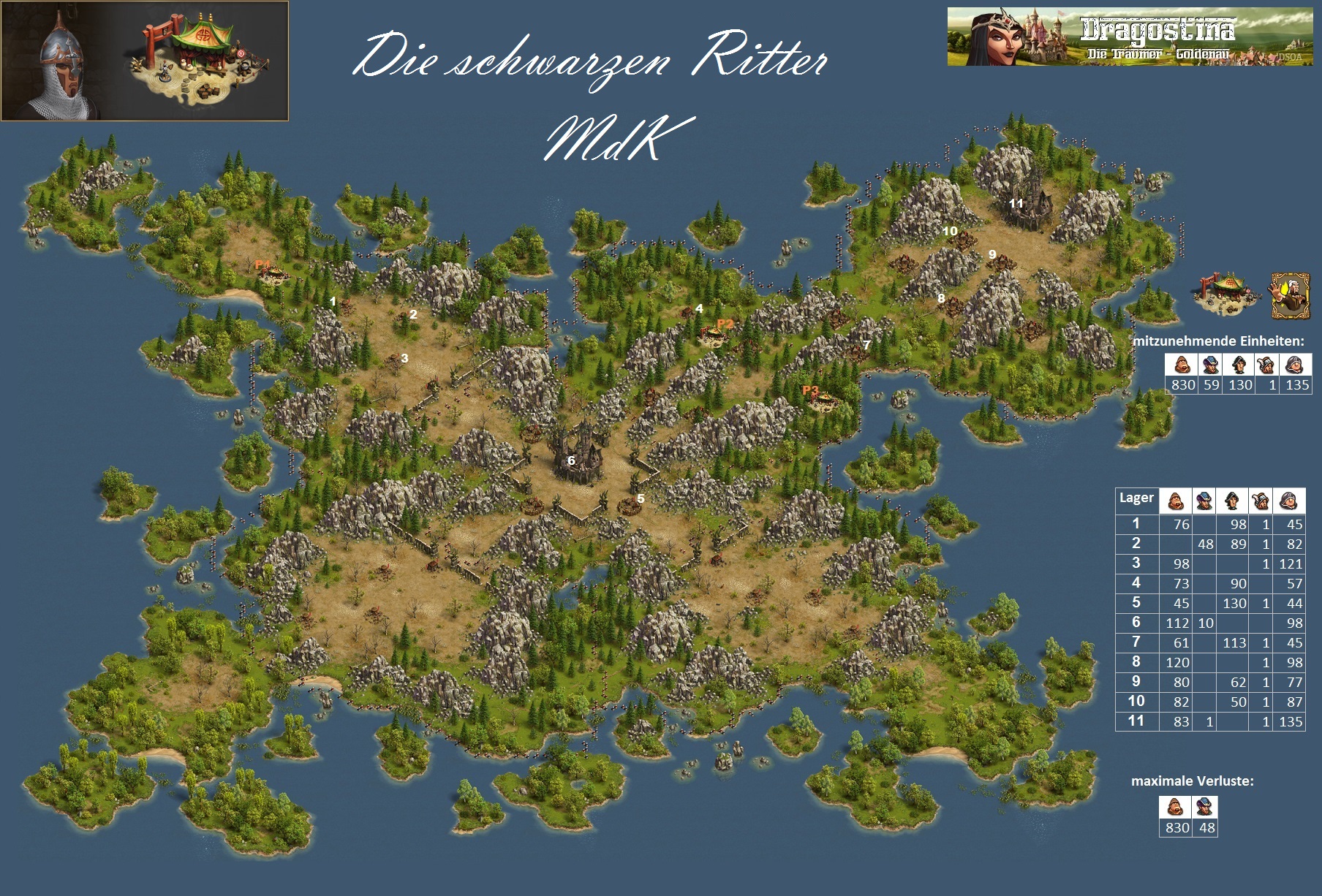This screenshot has width=1322, height=896.
Task: Choose camp marker 5 on the map
Action: coord(641,498)
